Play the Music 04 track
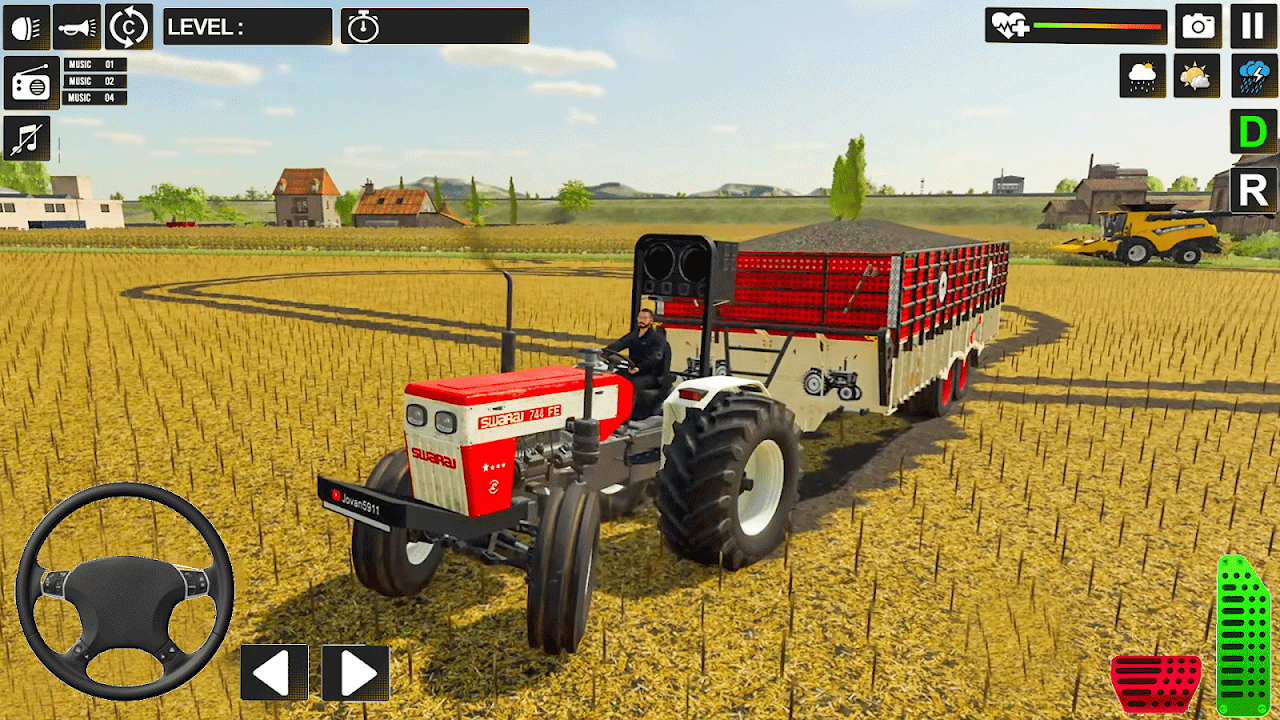The height and width of the screenshot is (720, 1280). tap(95, 98)
